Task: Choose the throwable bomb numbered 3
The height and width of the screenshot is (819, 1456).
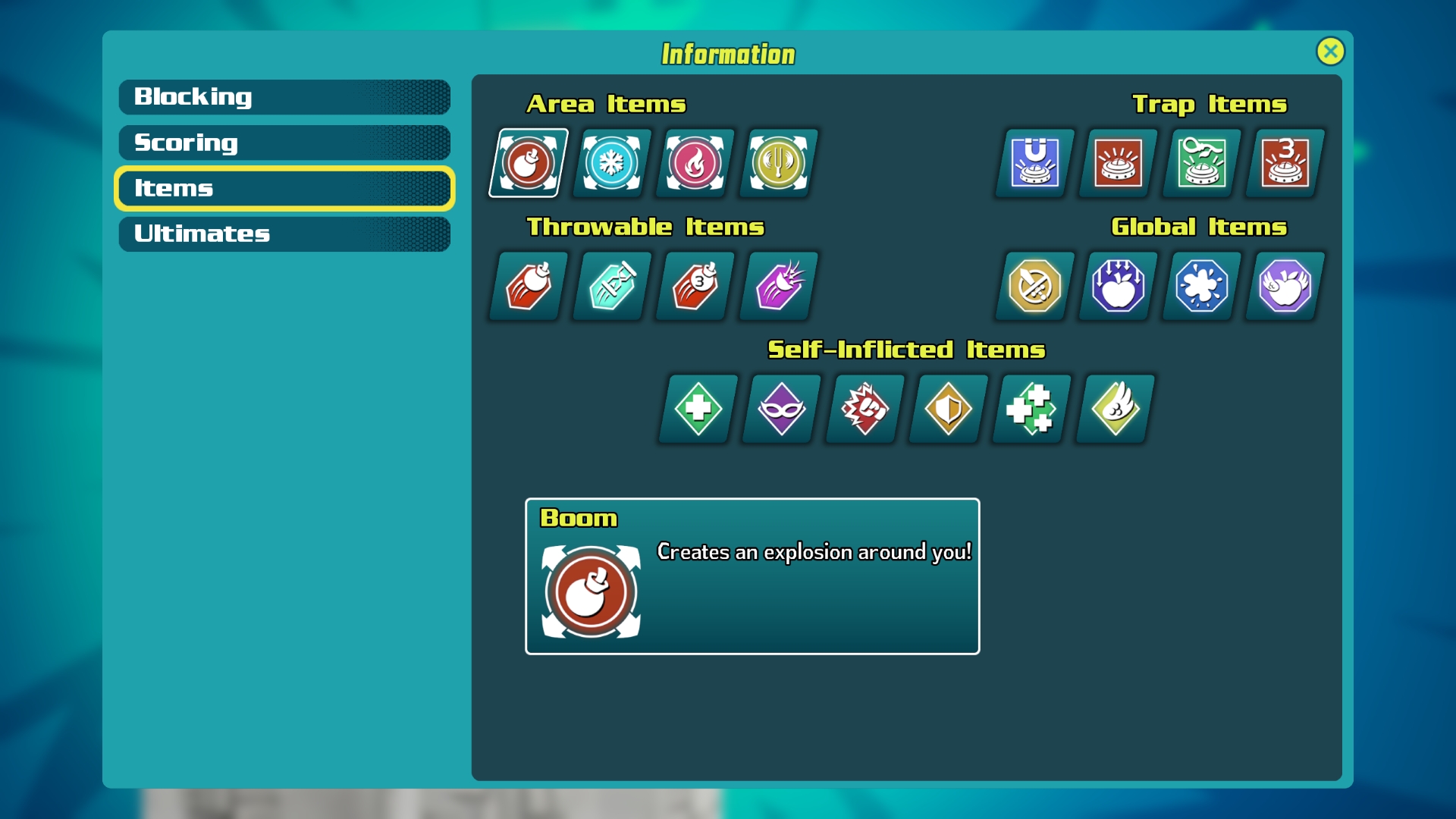Action: (695, 286)
